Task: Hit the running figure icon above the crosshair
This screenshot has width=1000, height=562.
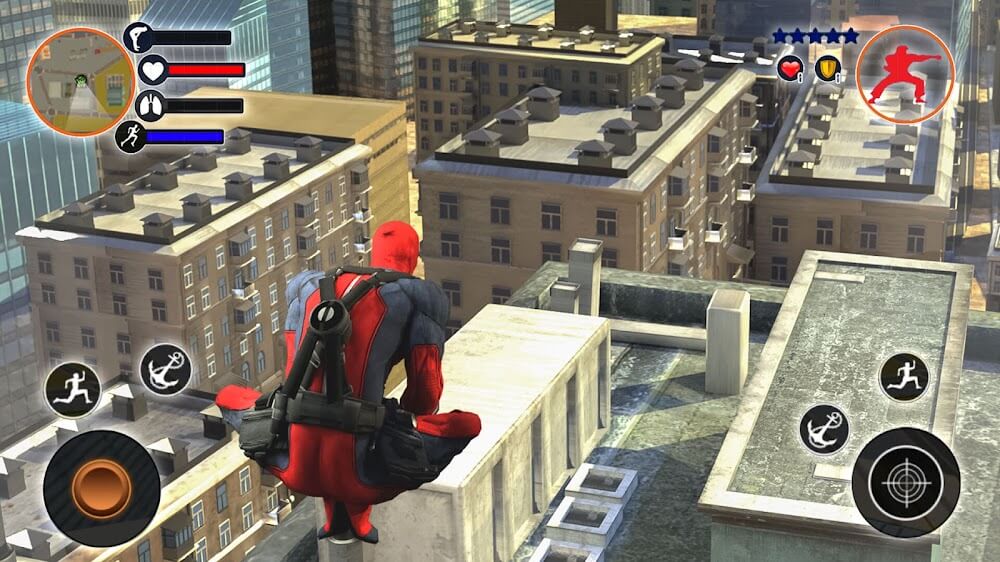Action: tap(904, 376)
